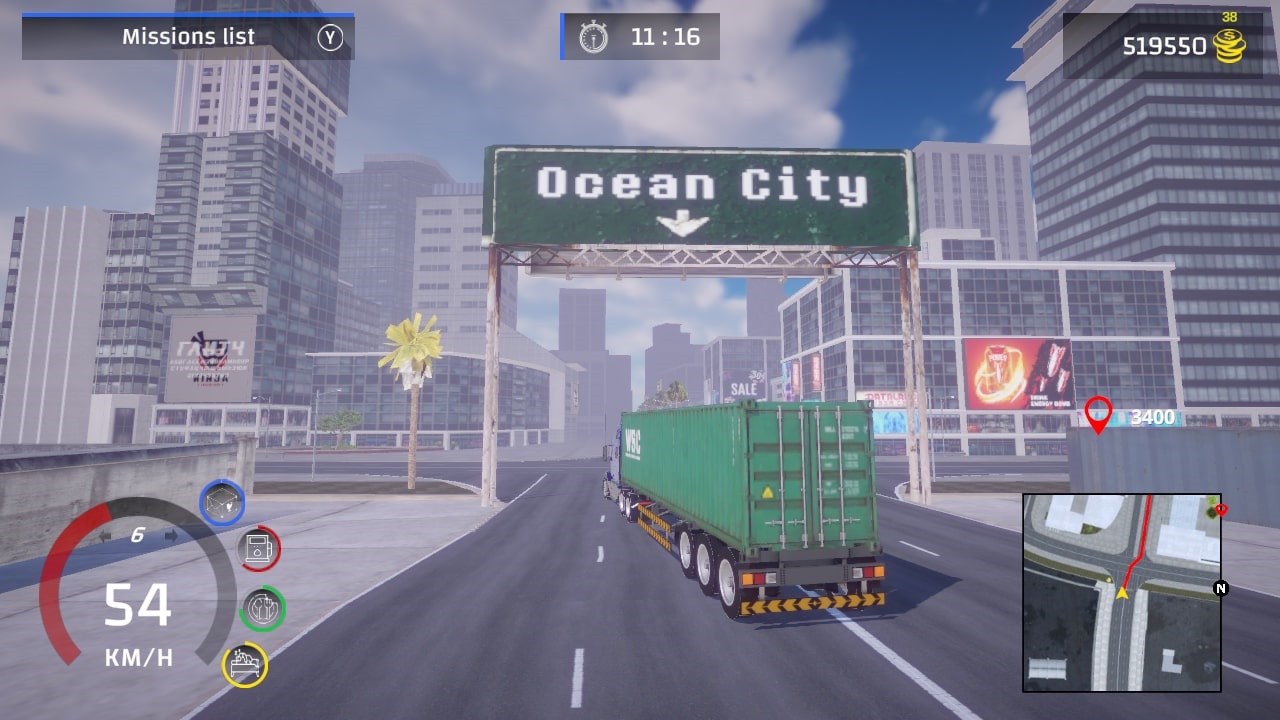Screen dimensions: 1280x720
Task: Click the yellow player arrow on the minimap
Action: tap(1123, 589)
